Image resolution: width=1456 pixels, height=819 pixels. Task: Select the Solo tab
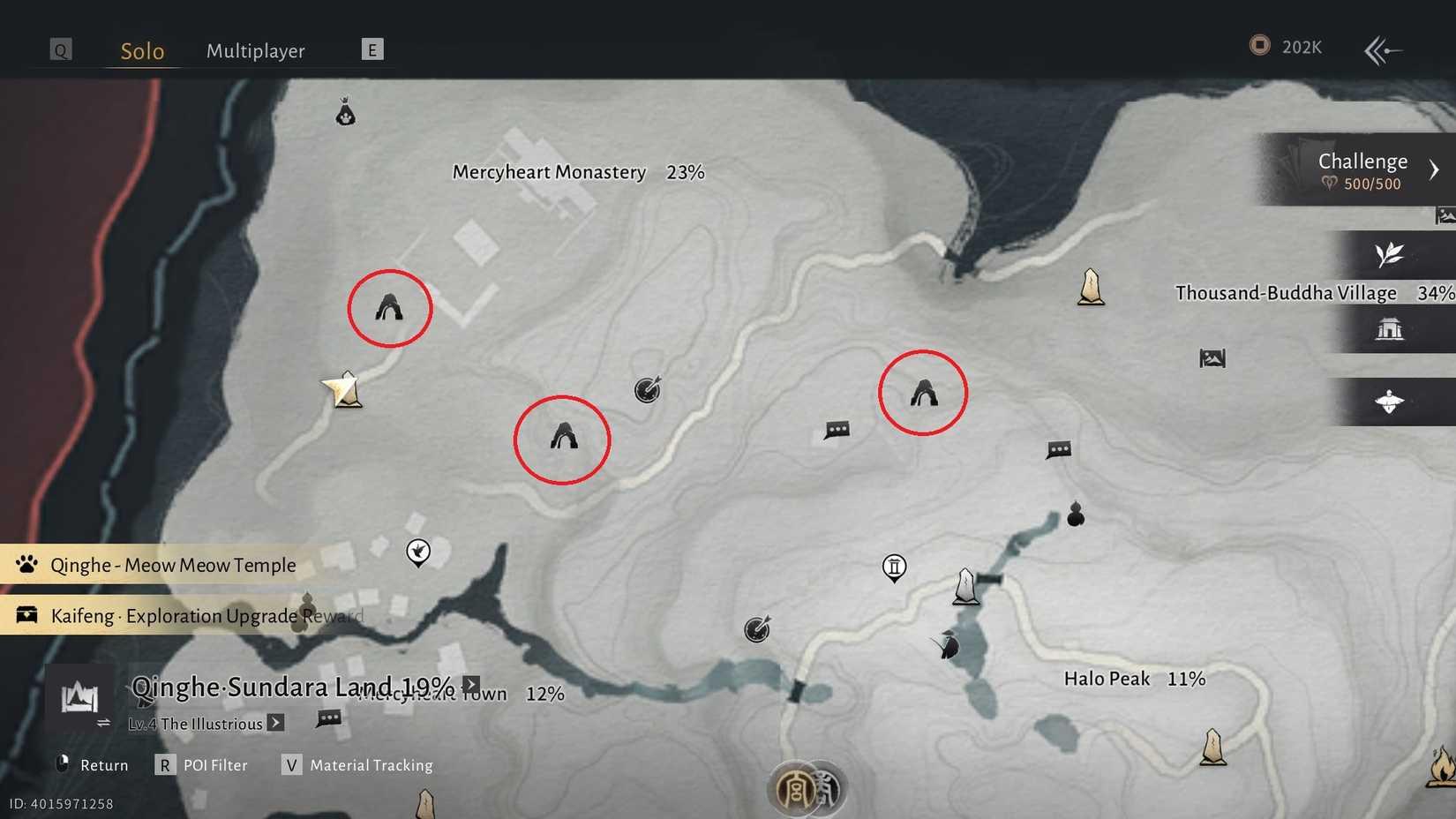pos(142,50)
